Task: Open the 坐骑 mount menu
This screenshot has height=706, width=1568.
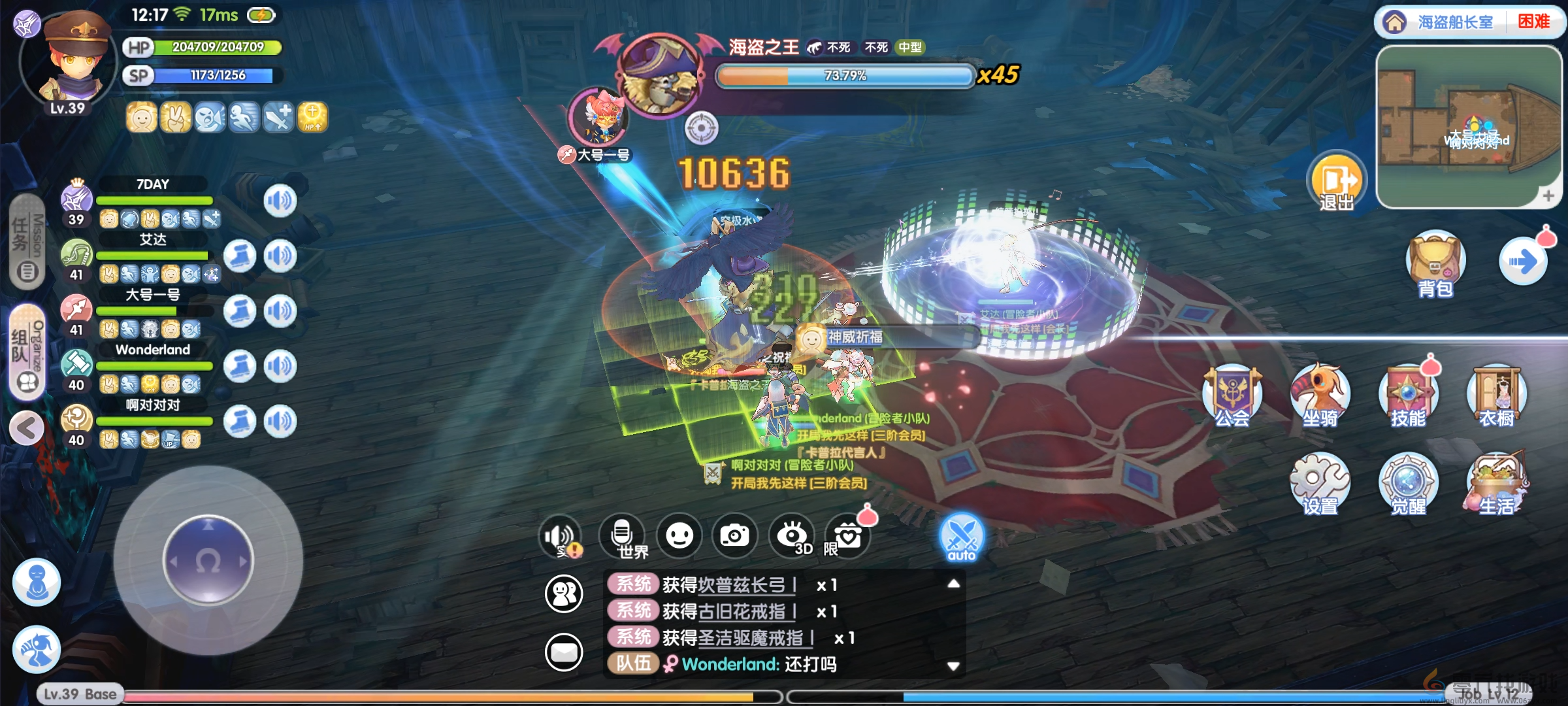Action: pos(1320,396)
